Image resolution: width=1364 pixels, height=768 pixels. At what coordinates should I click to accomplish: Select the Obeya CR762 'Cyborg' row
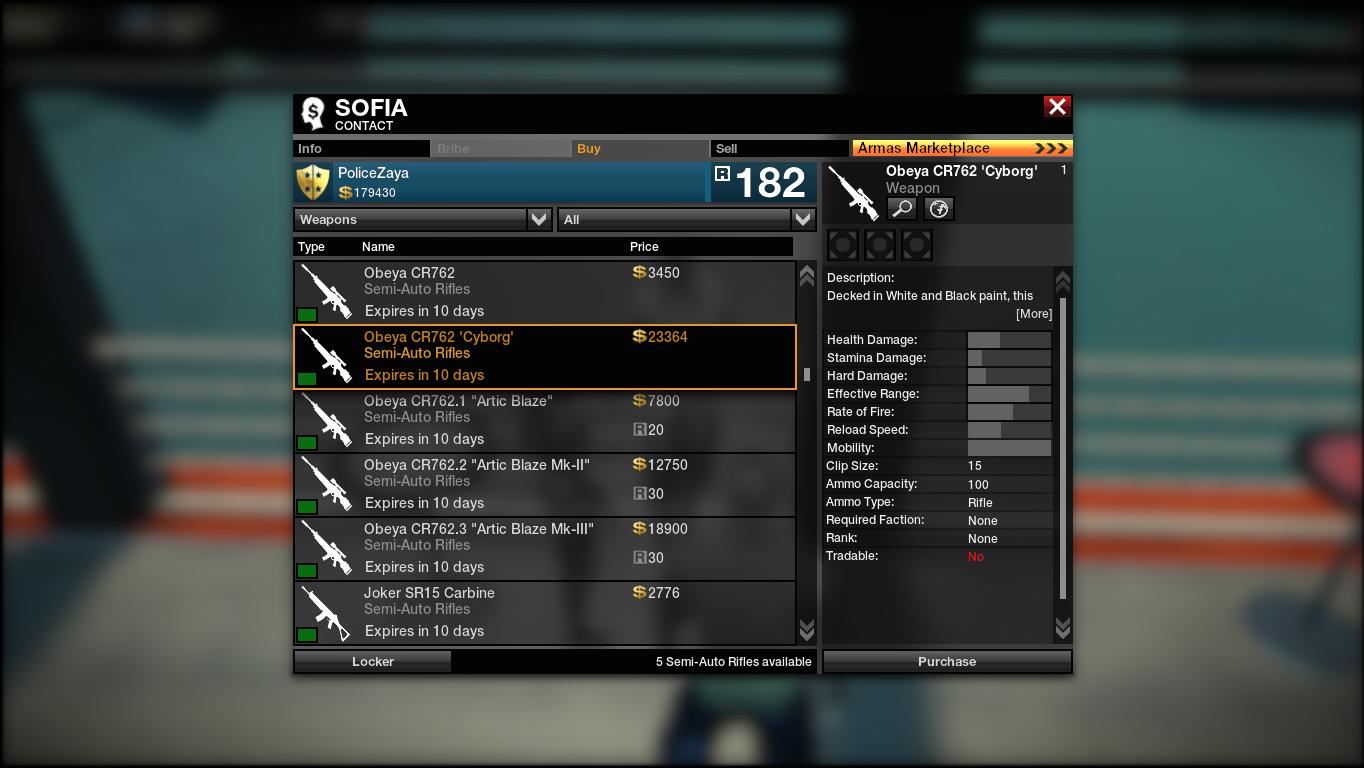(545, 356)
